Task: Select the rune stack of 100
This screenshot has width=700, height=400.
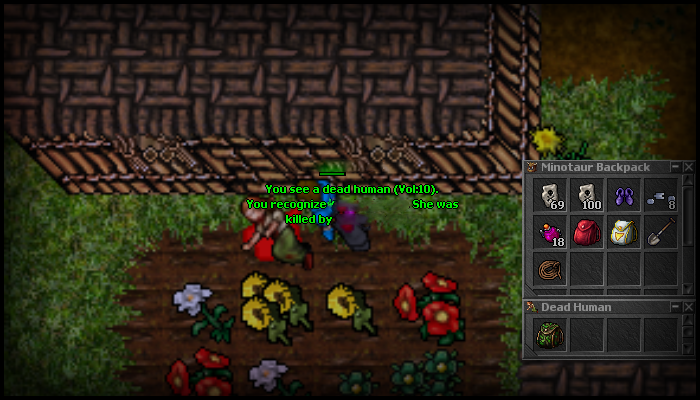Action: [x=587, y=196]
